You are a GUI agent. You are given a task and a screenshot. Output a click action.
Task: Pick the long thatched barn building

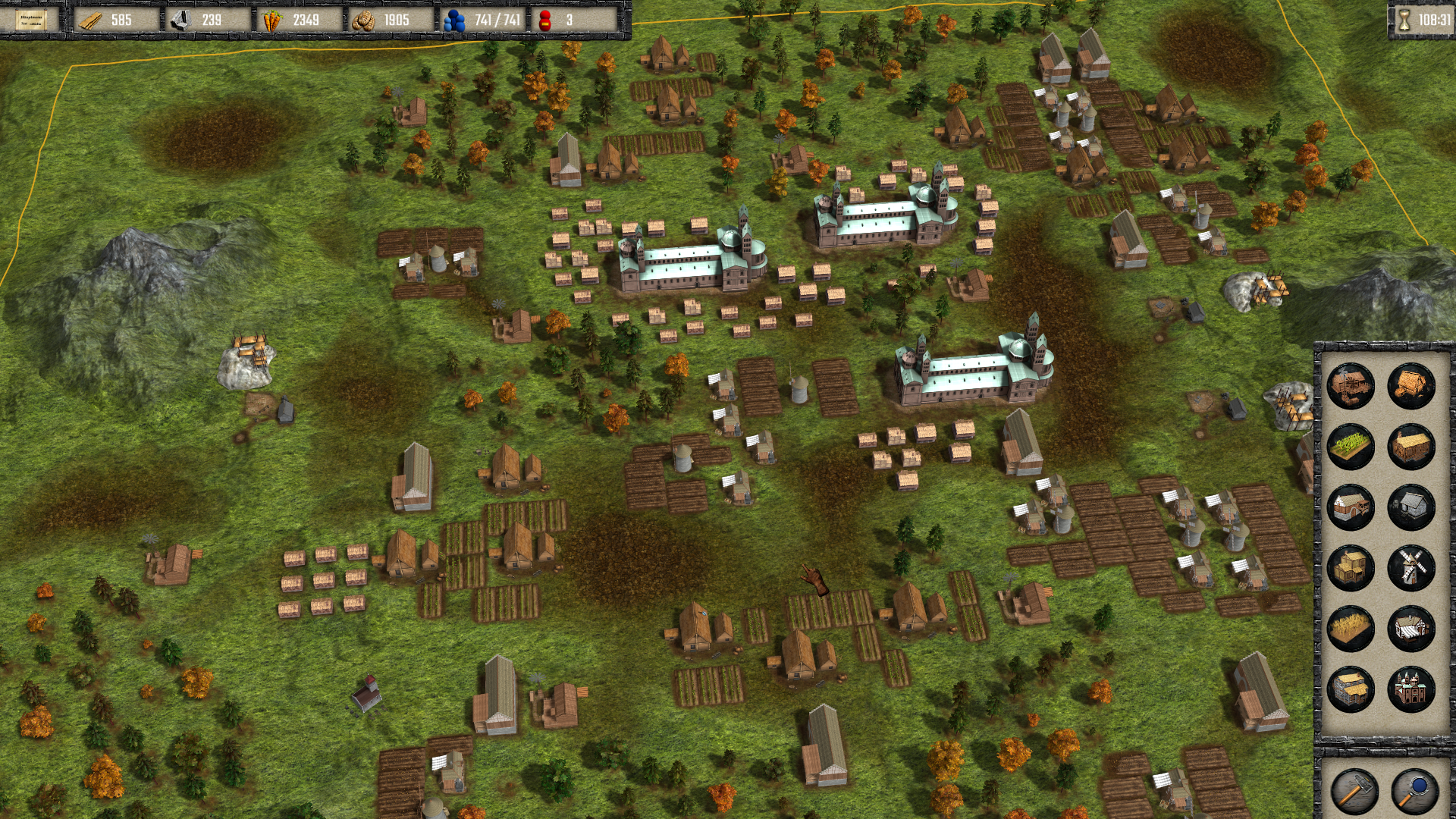coord(1411,447)
